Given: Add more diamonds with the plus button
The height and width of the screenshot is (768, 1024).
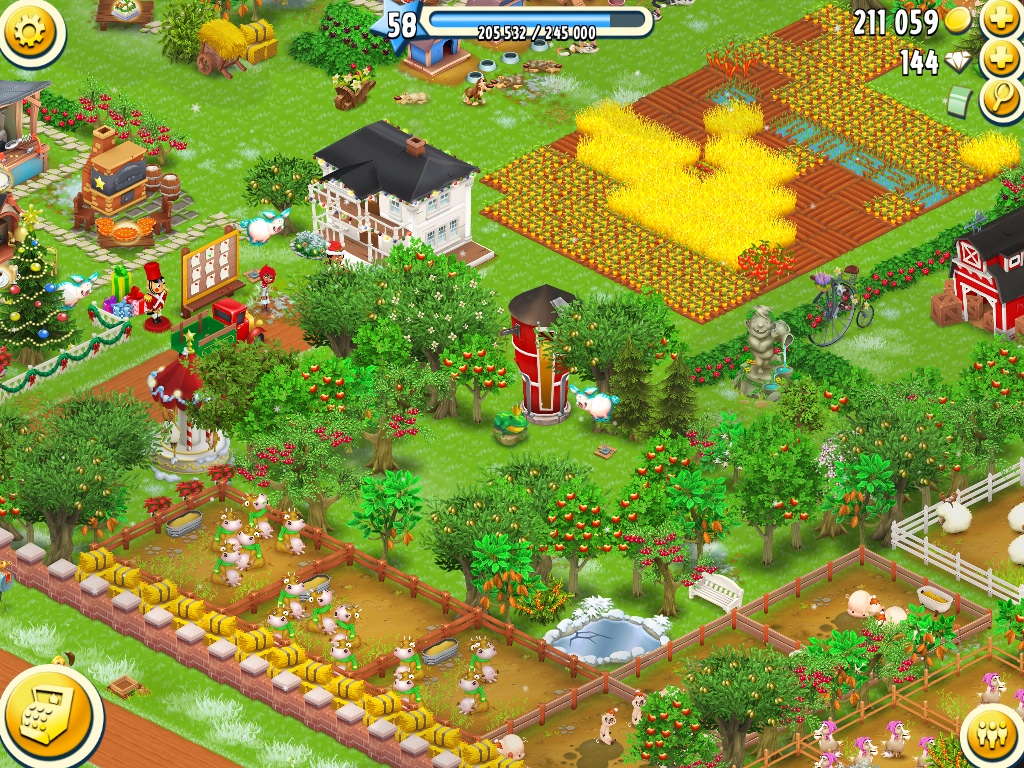Looking at the screenshot, I should tap(1000, 60).
